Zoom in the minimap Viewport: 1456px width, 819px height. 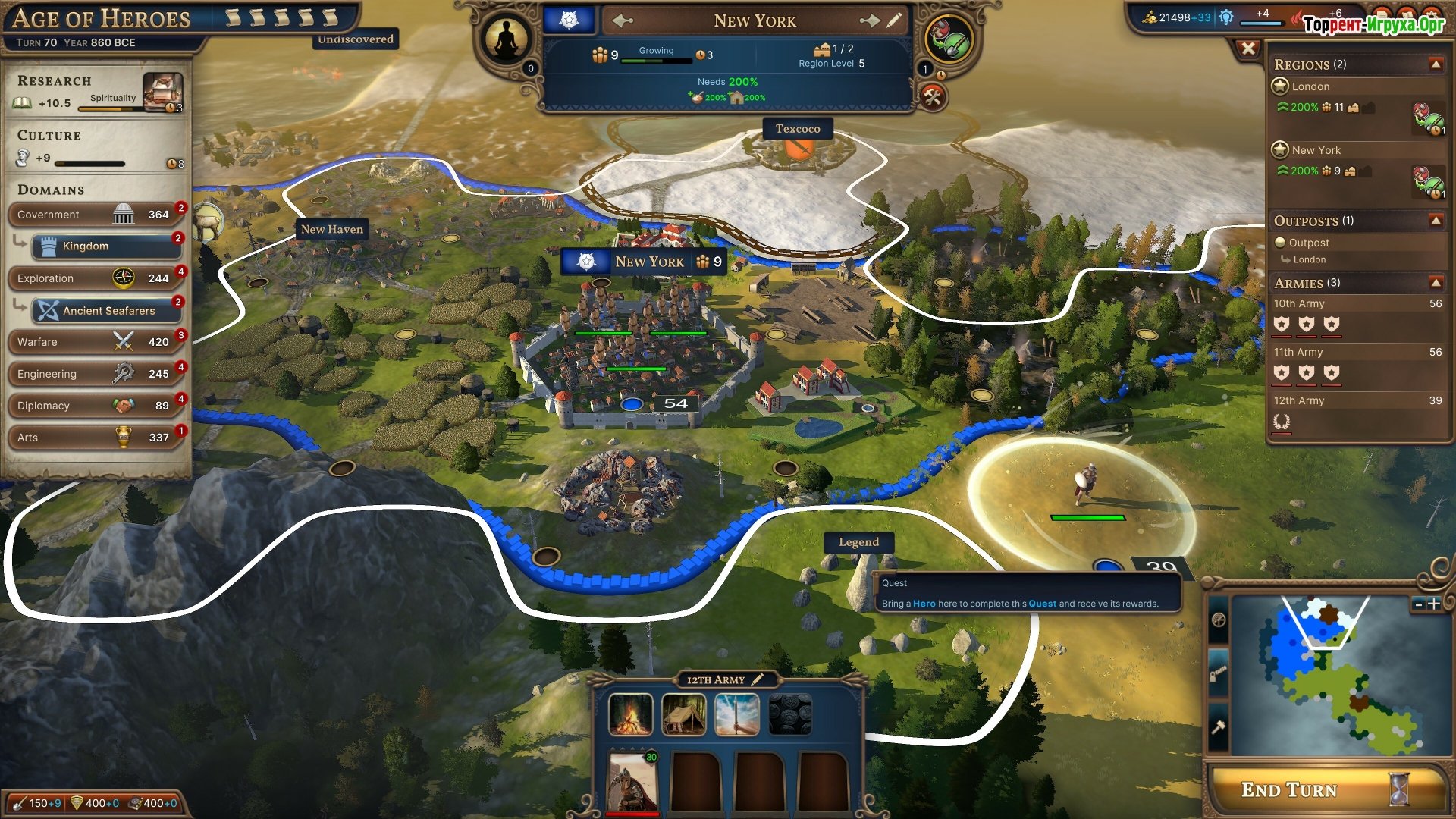1434,604
